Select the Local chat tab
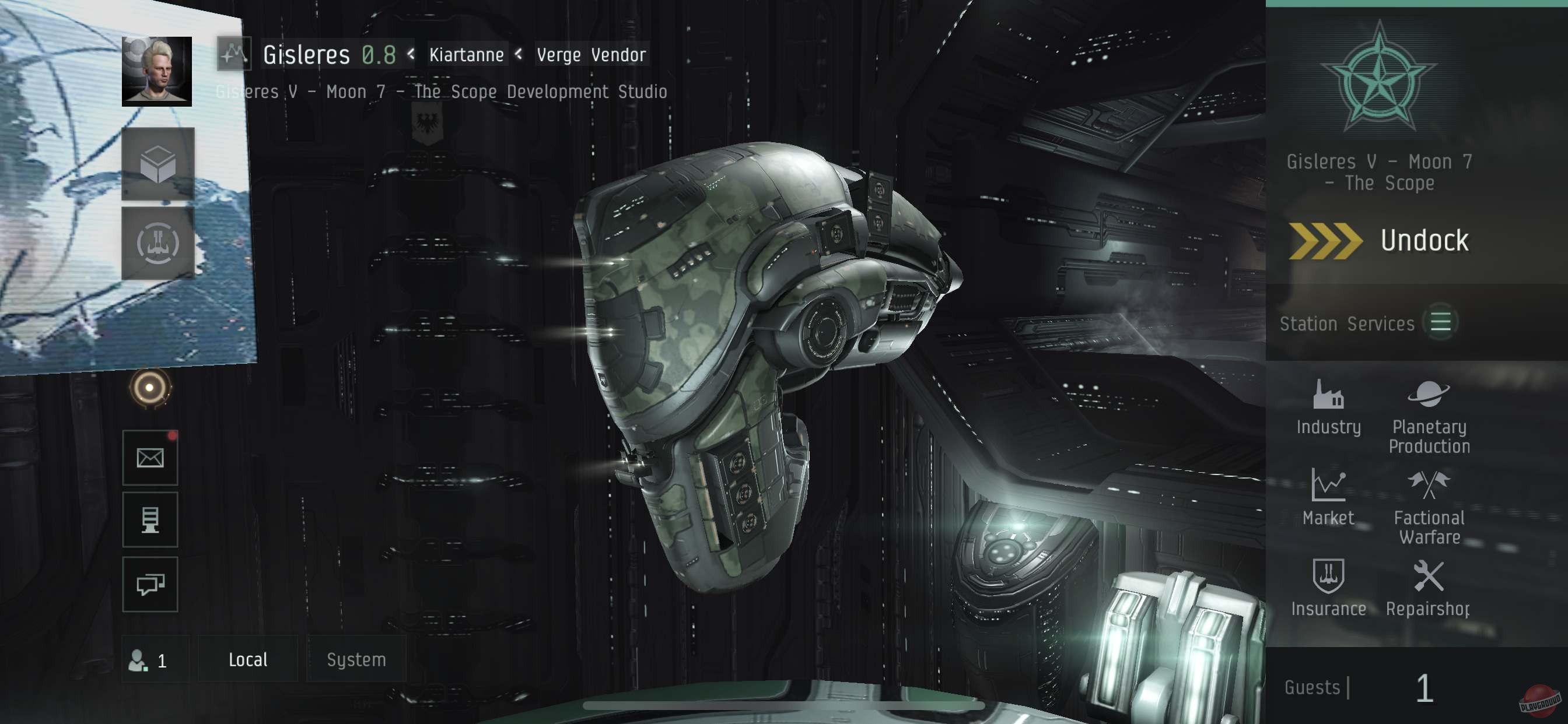Screen dimensions: 1568x724 pyautogui.click(x=248, y=659)
